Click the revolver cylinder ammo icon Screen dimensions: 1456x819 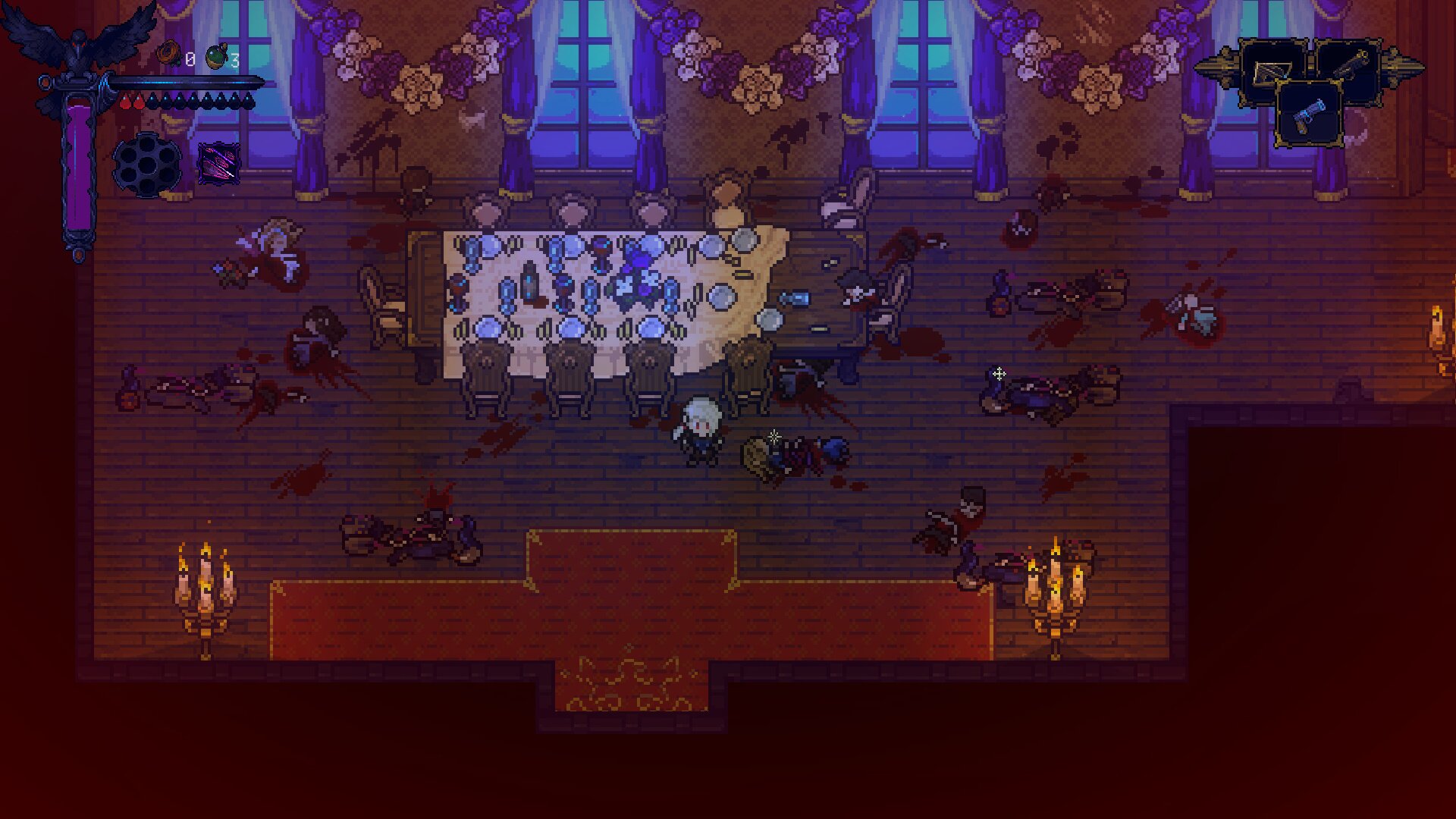coord(147,164)
